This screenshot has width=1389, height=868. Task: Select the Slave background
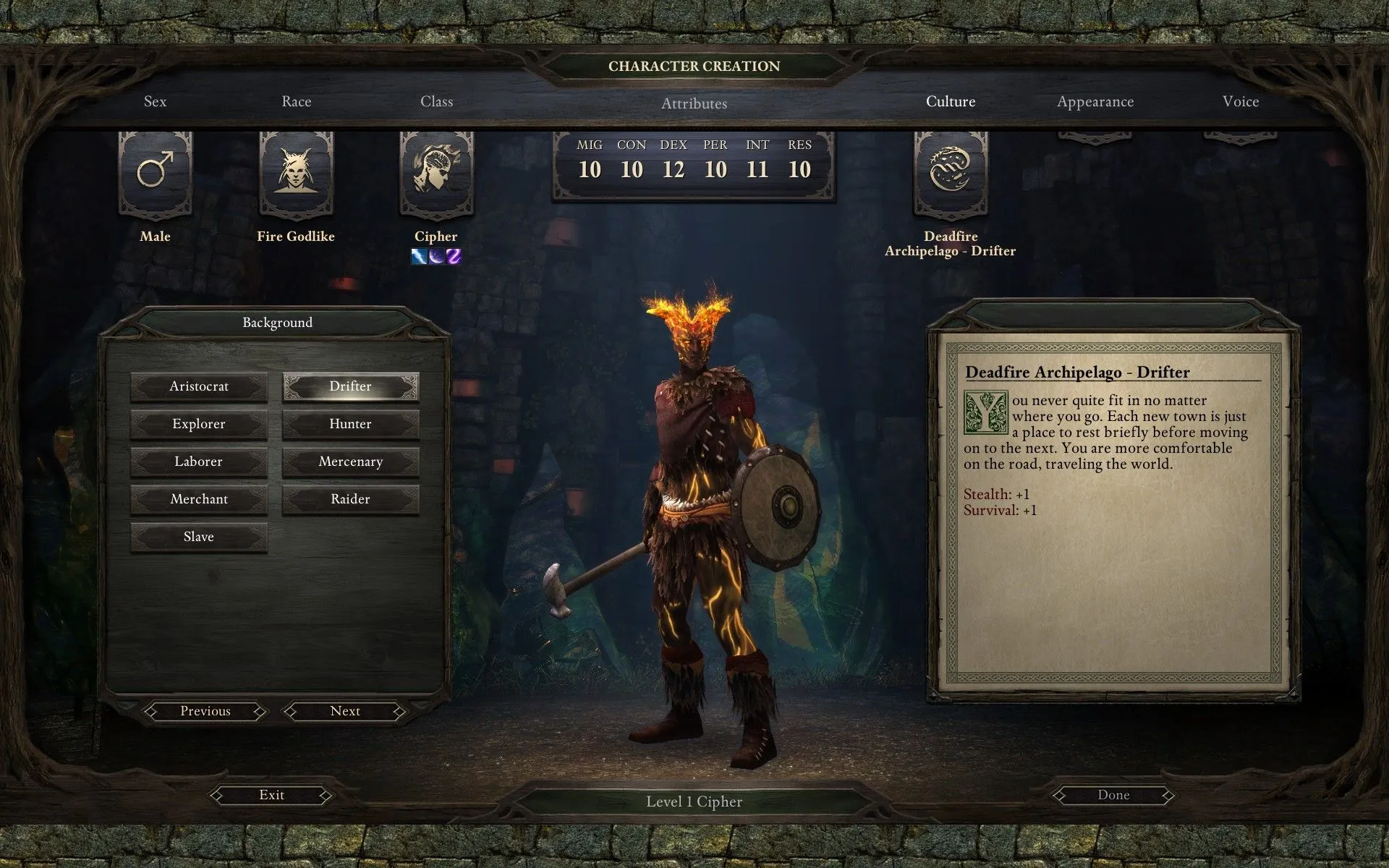(199, 537)
